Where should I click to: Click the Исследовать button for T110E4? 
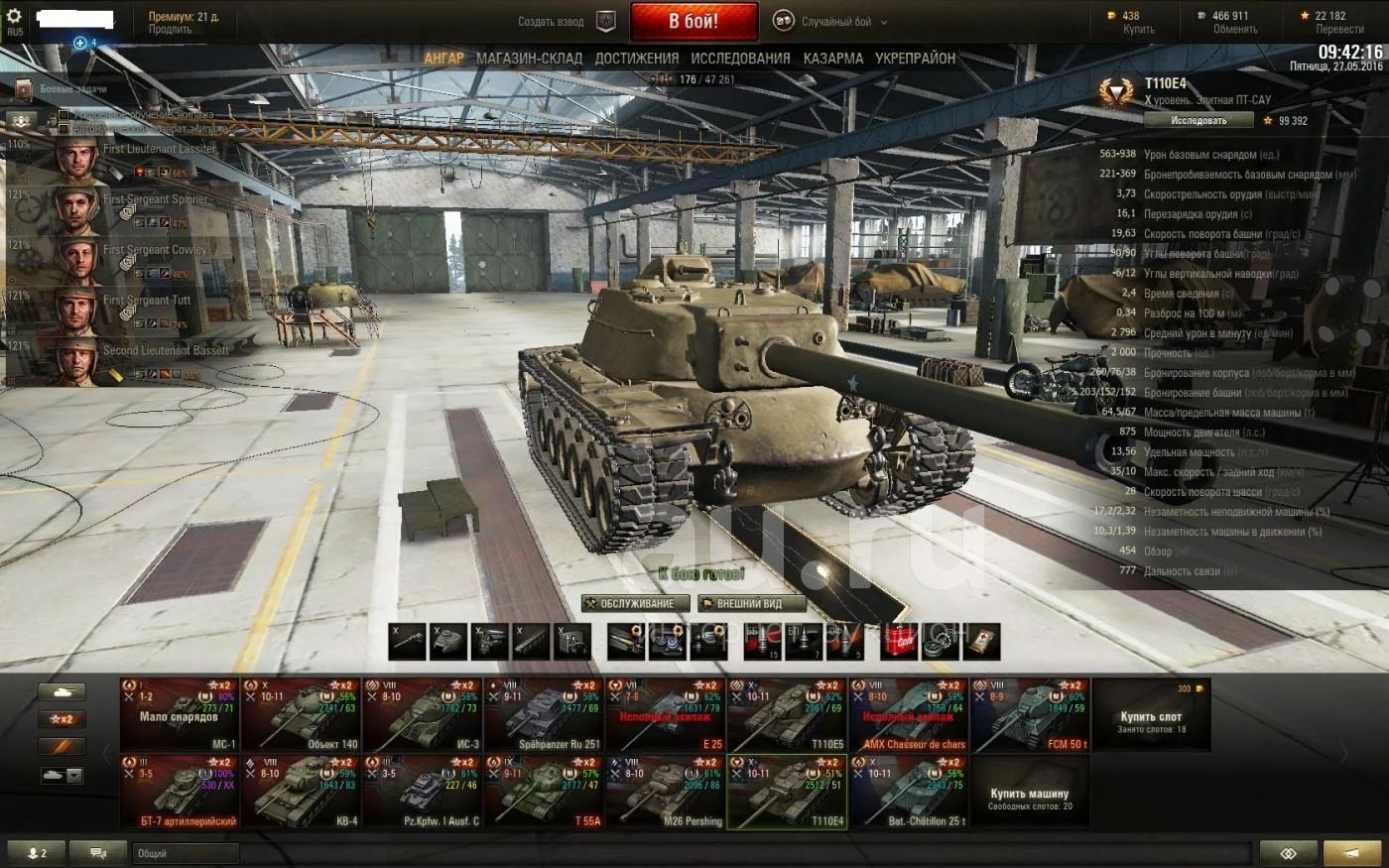[x=1199, y=120]
